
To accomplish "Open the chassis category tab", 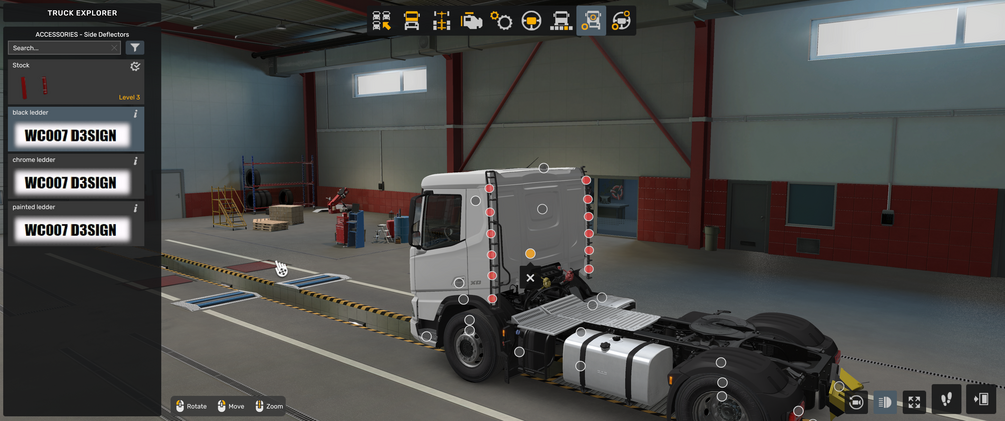I will click(x=441, y=21).
